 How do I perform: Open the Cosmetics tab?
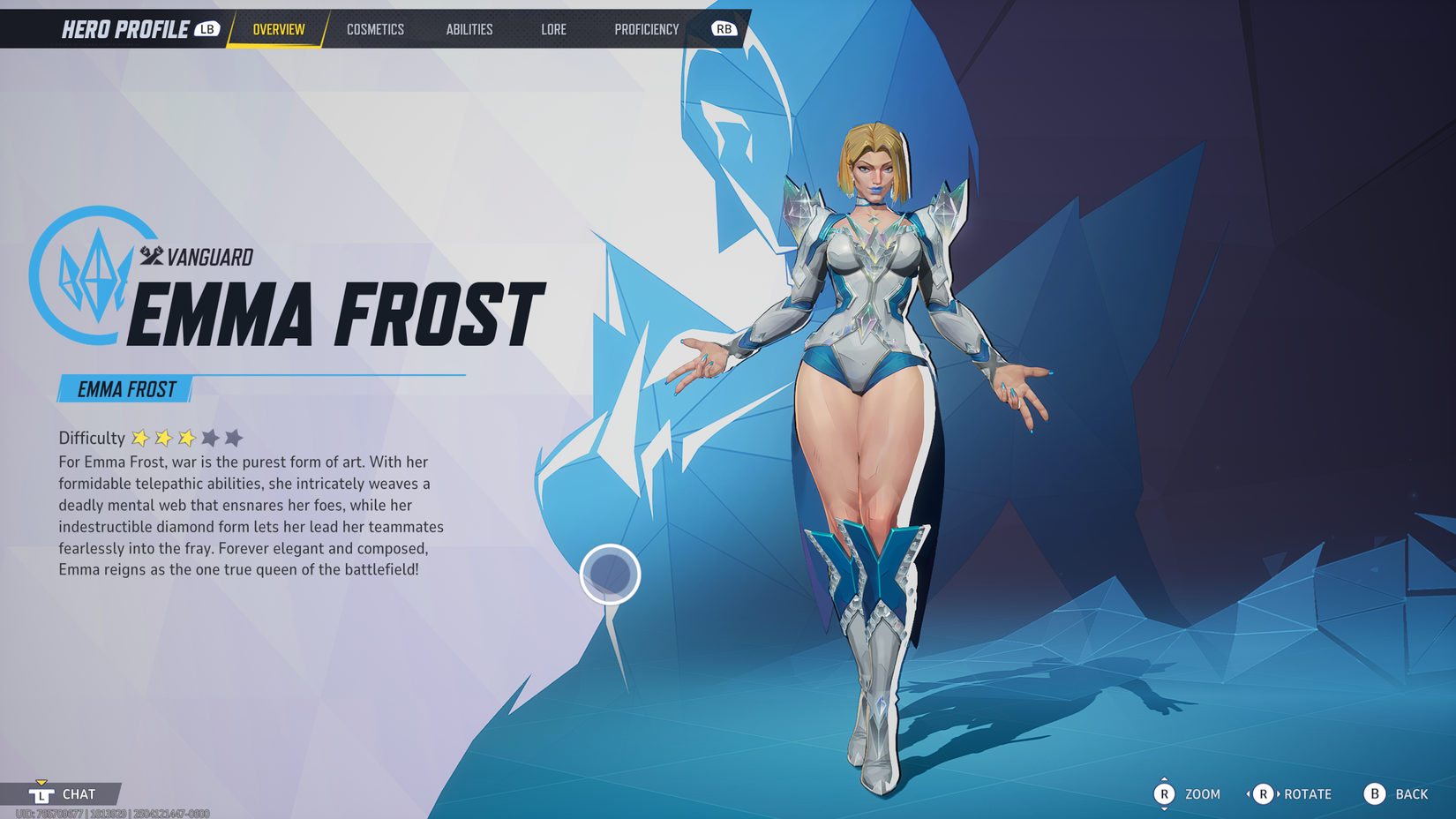coord(376,29)
